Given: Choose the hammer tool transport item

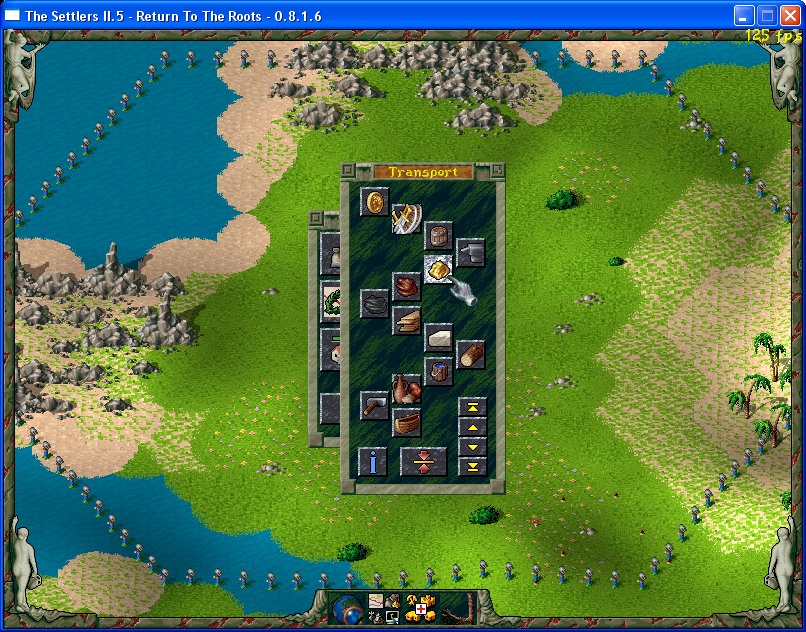Looking at the screenshot, I should click(x=374, y=405).
